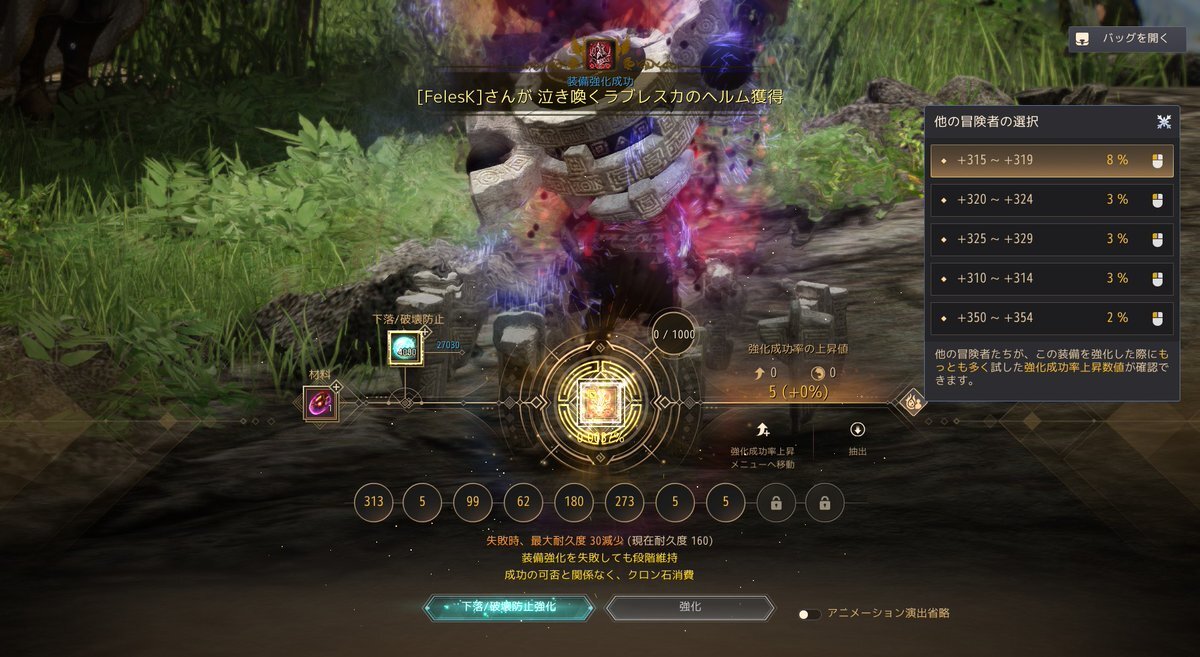Start 下落/破壊防止強化 enhancement
This screenshot has height=657, width=1200.
click(x=508, y=607)
